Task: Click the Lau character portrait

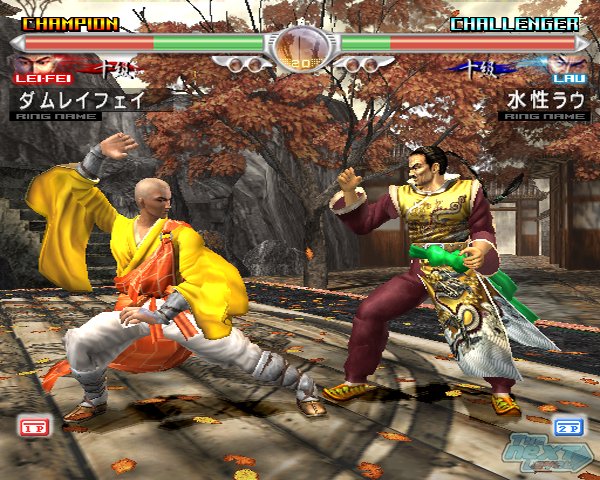Action: pyautogui.click(x=566, y=66)
